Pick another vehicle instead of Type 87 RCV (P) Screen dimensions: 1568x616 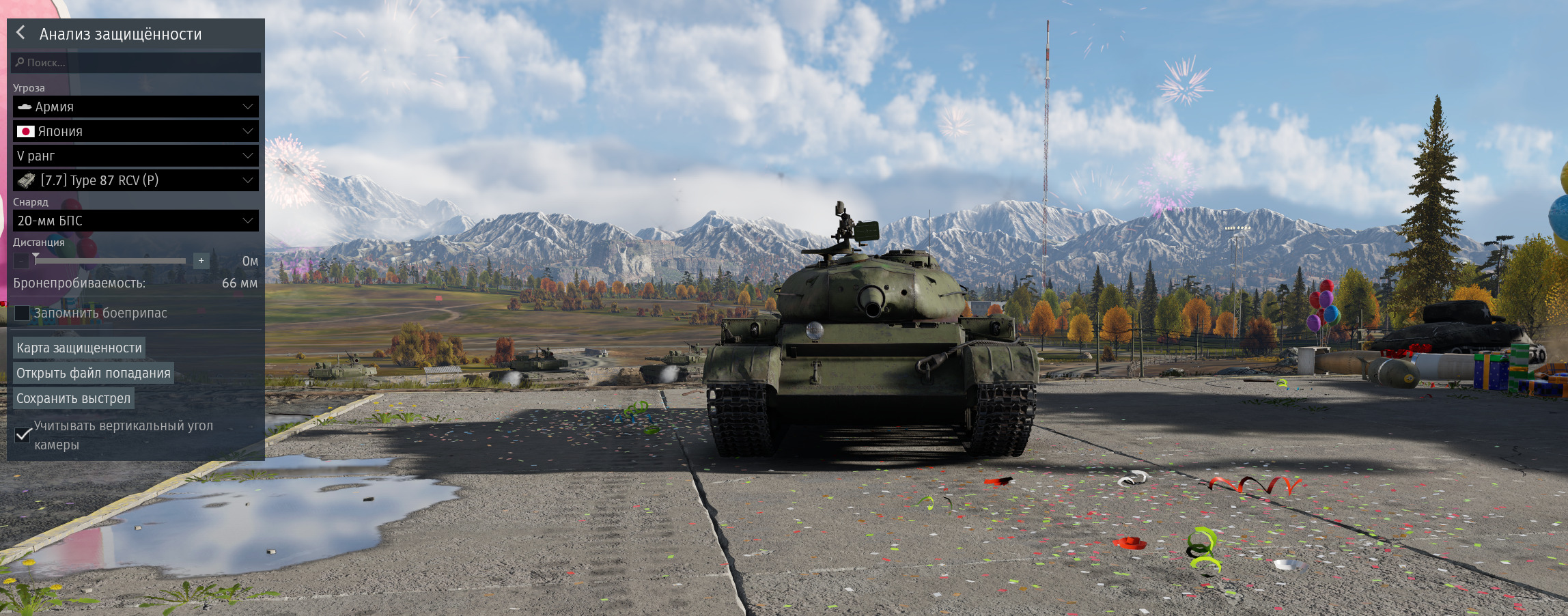click(x=136, y=180)
